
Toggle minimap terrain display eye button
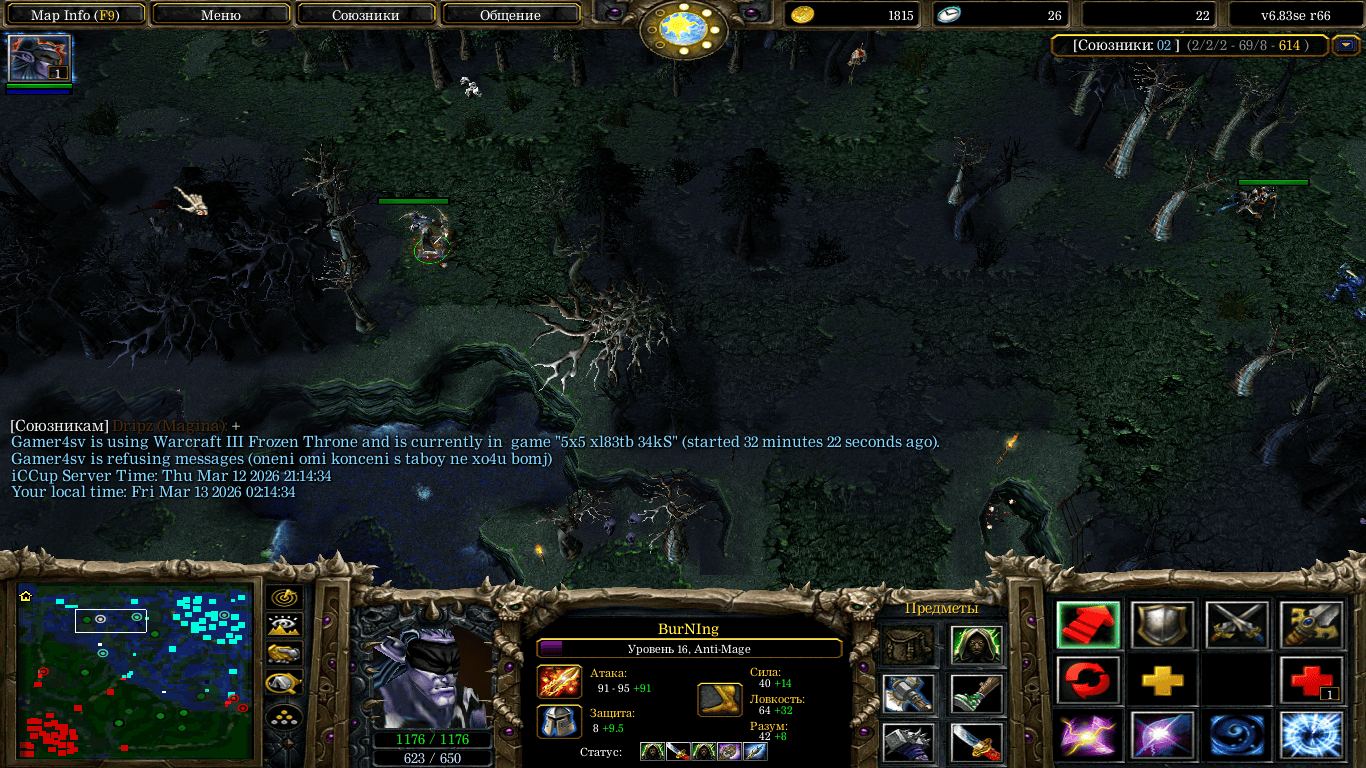tap(284, 626)
